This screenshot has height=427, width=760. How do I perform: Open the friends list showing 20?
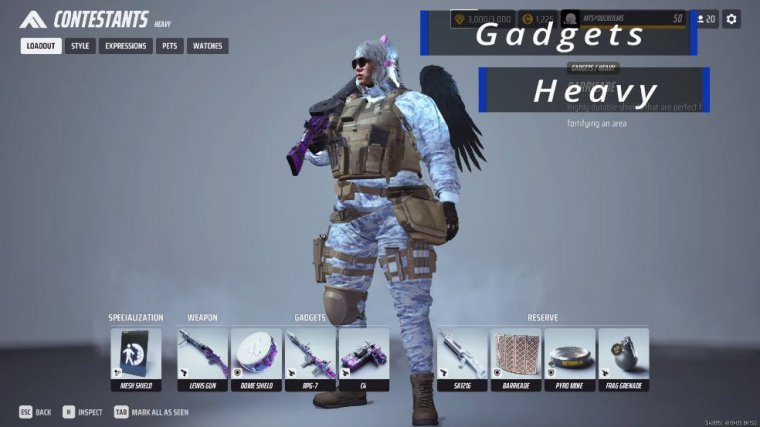coord(705,19)
